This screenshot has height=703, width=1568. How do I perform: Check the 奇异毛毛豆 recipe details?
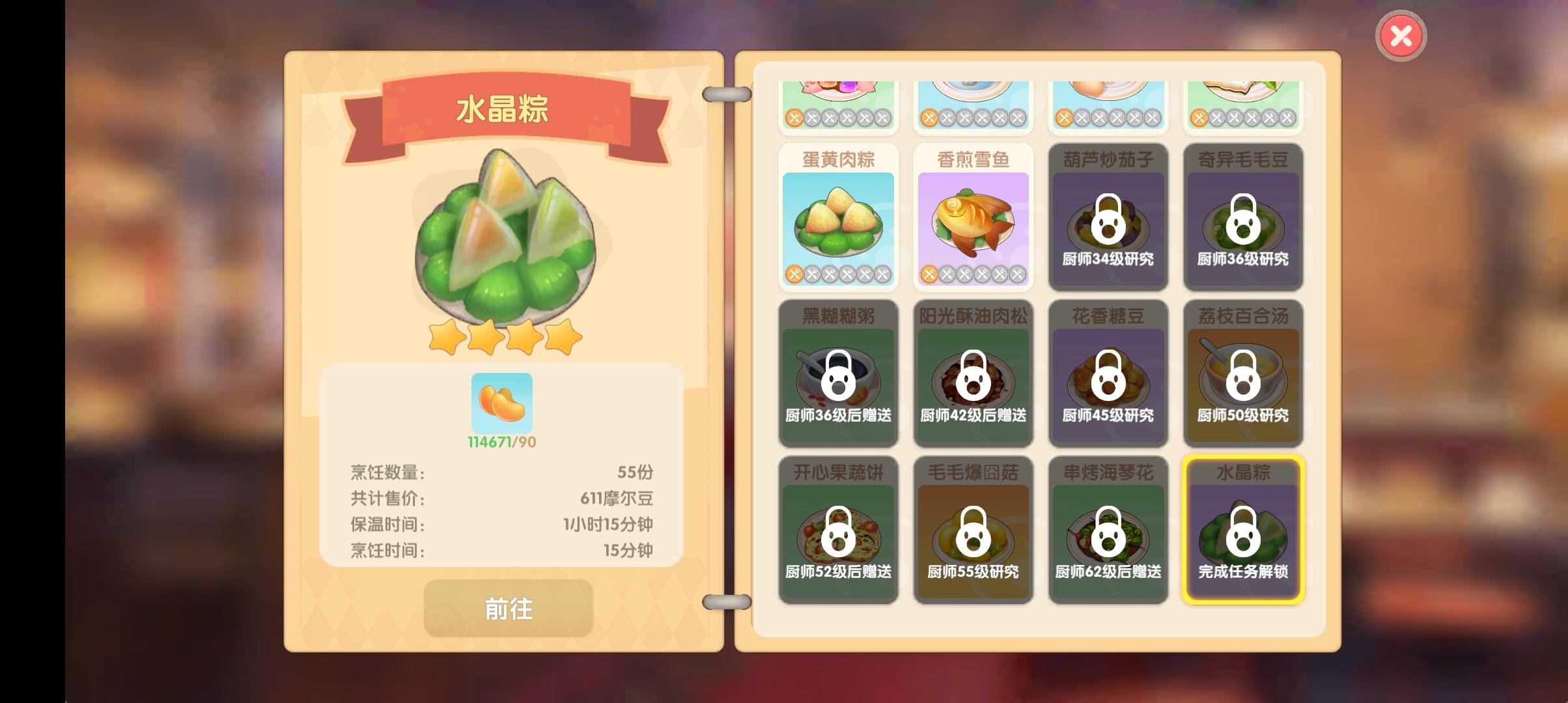1242,221
